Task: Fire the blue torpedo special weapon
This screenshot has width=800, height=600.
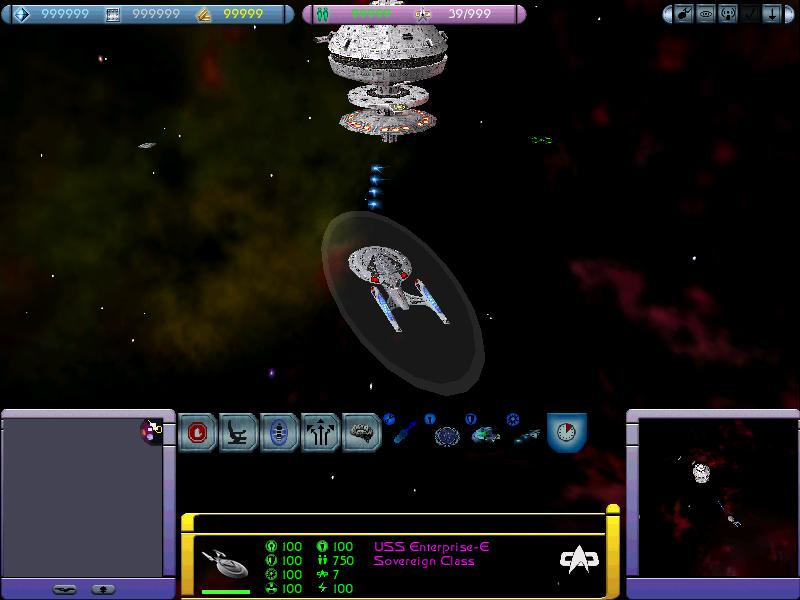Action: [403, 434]
